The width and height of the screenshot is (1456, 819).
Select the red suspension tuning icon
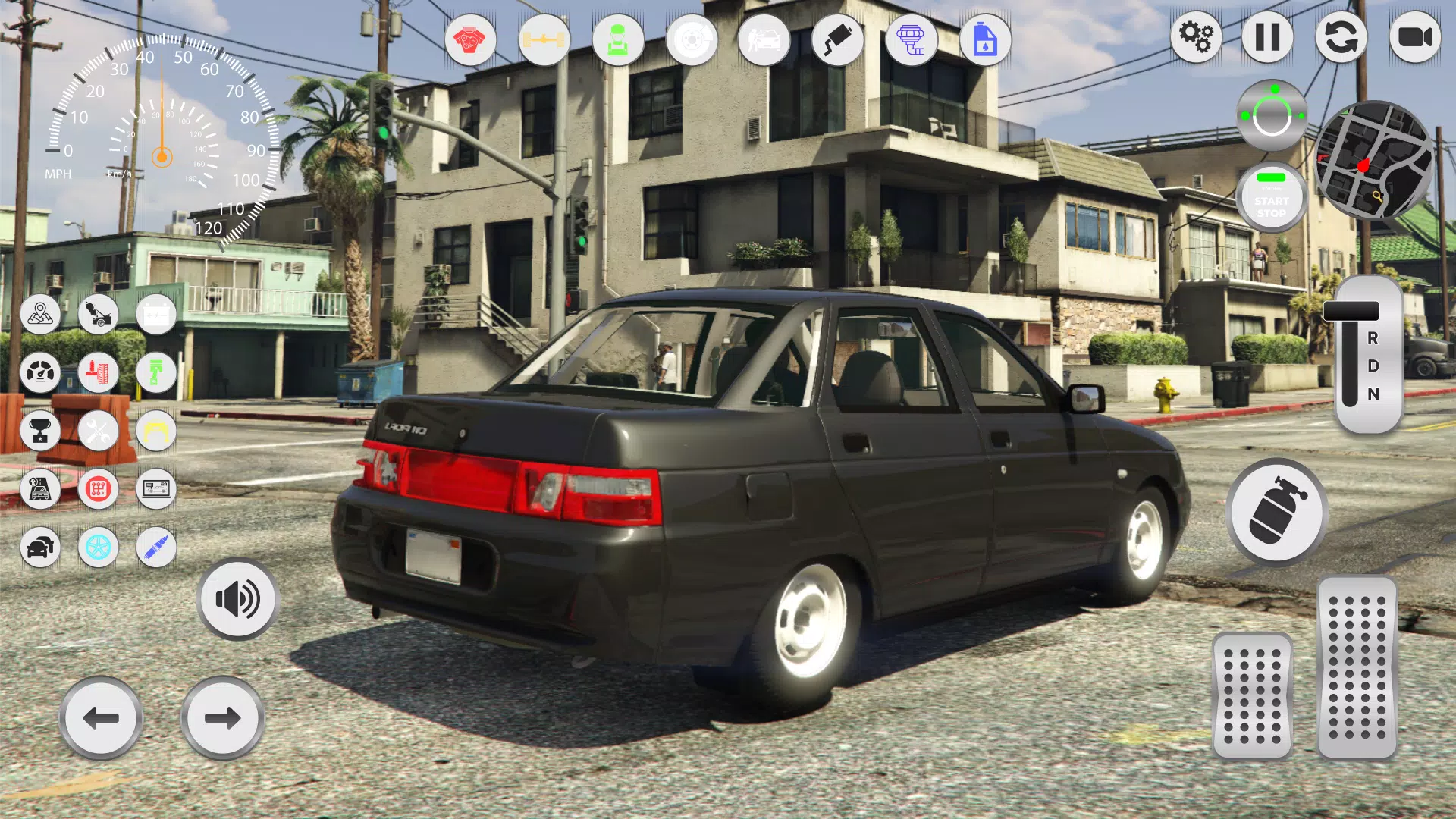96,374
